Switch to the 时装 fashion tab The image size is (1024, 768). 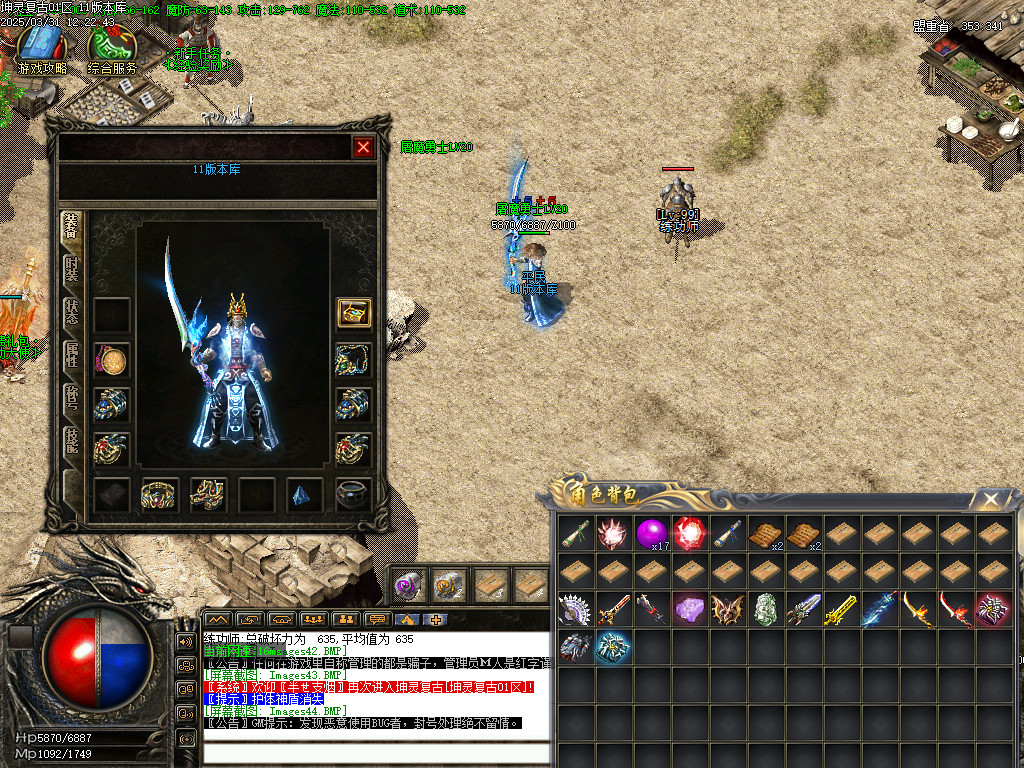(72, 269)
